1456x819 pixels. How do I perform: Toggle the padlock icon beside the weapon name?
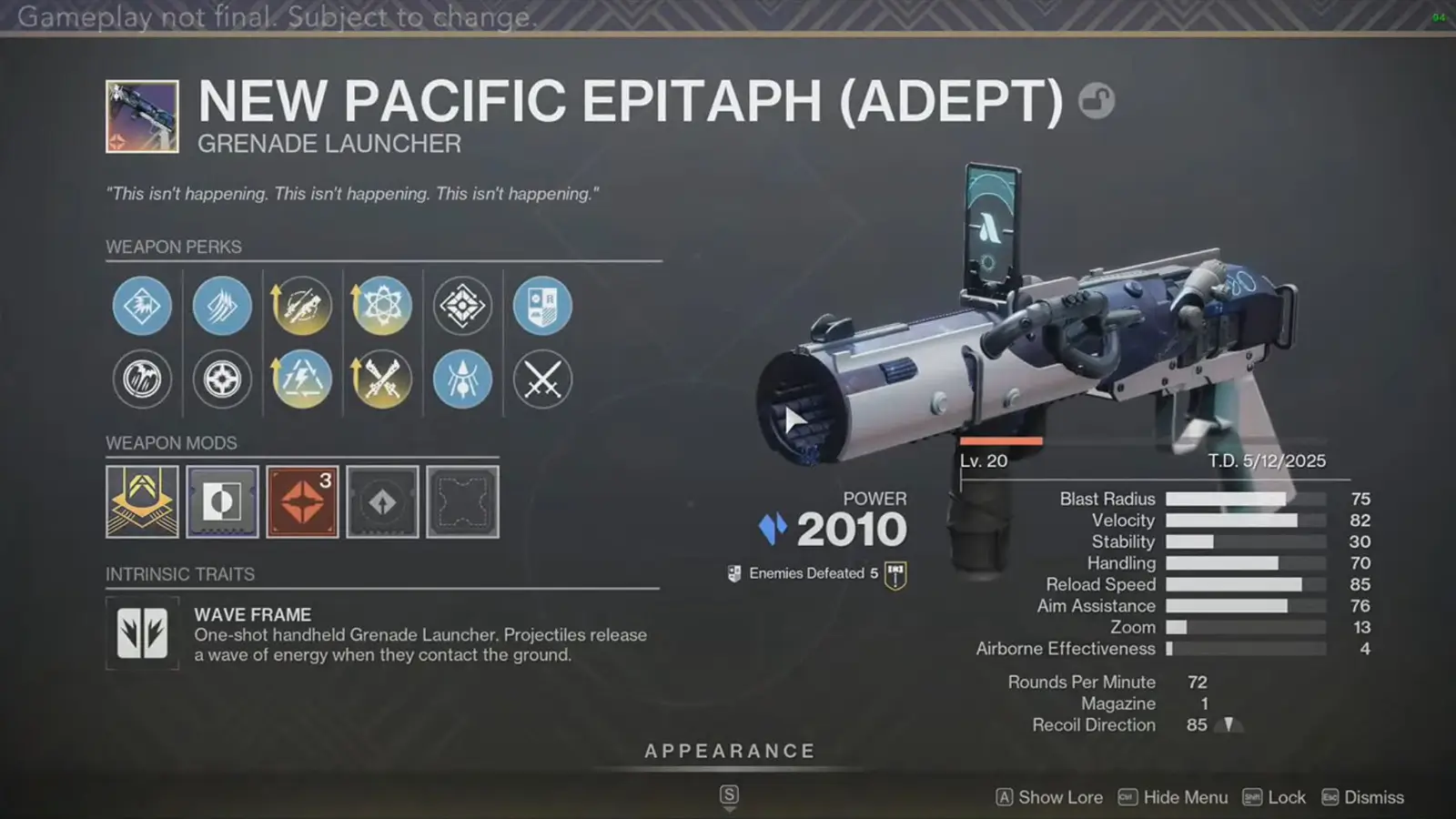click(1097, 102)
